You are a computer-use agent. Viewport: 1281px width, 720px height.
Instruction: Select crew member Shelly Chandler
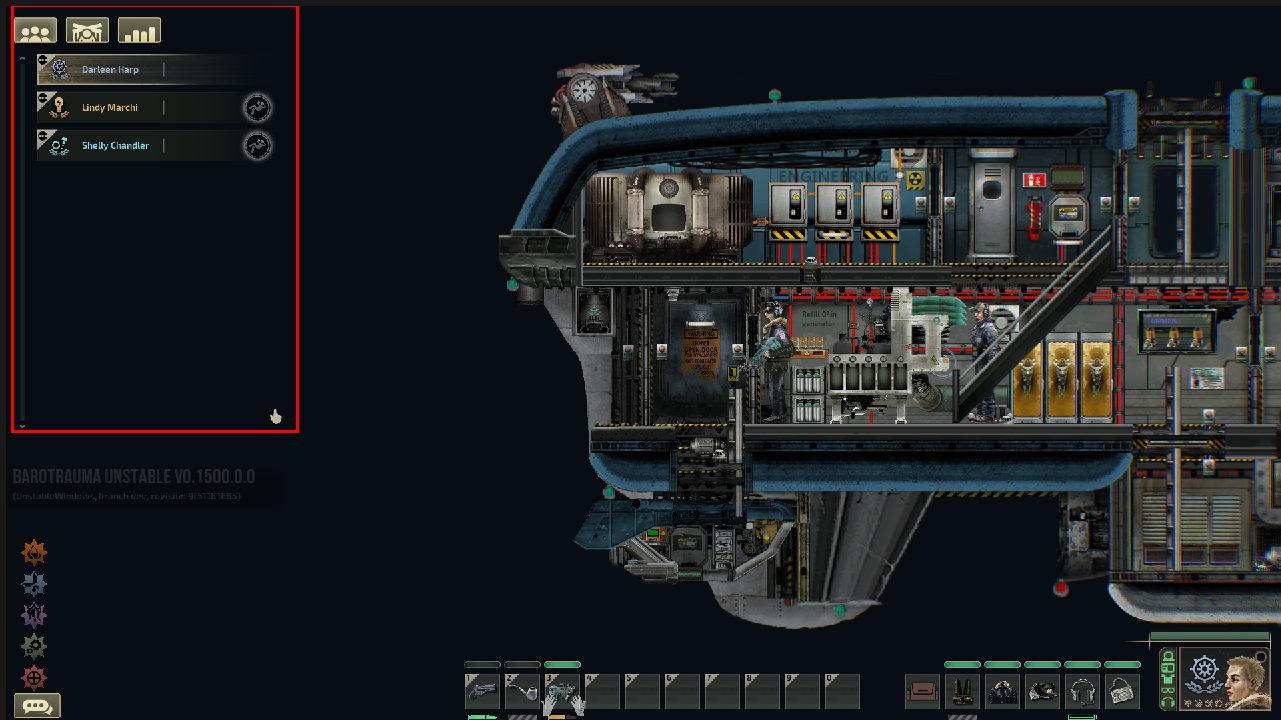pos(115,146)
